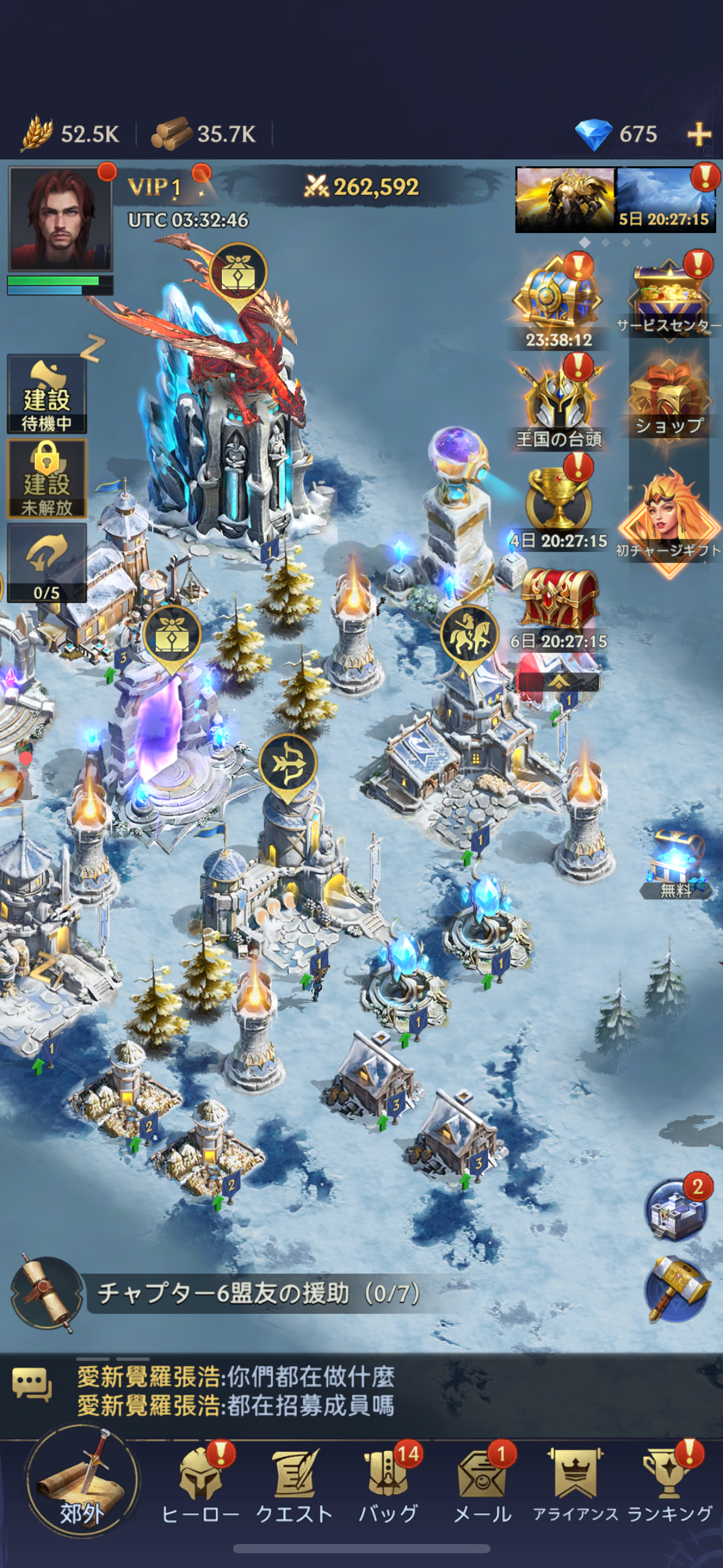The height and width of the screenshot is (1568, 723).
Task: Tap the locked 建設 未解放 builder slot
Action: 47,479
